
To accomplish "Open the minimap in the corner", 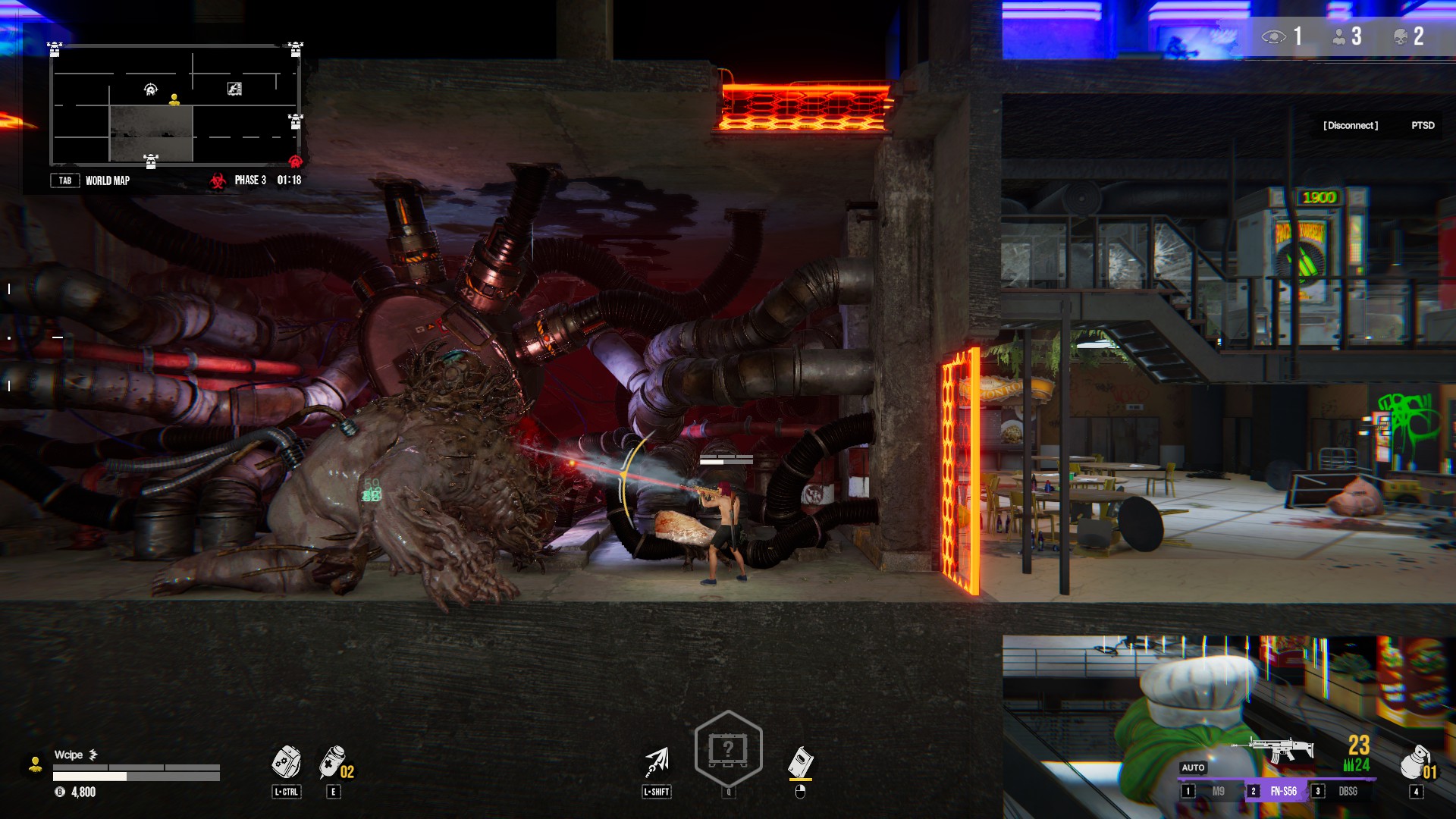I will point(174,105).
